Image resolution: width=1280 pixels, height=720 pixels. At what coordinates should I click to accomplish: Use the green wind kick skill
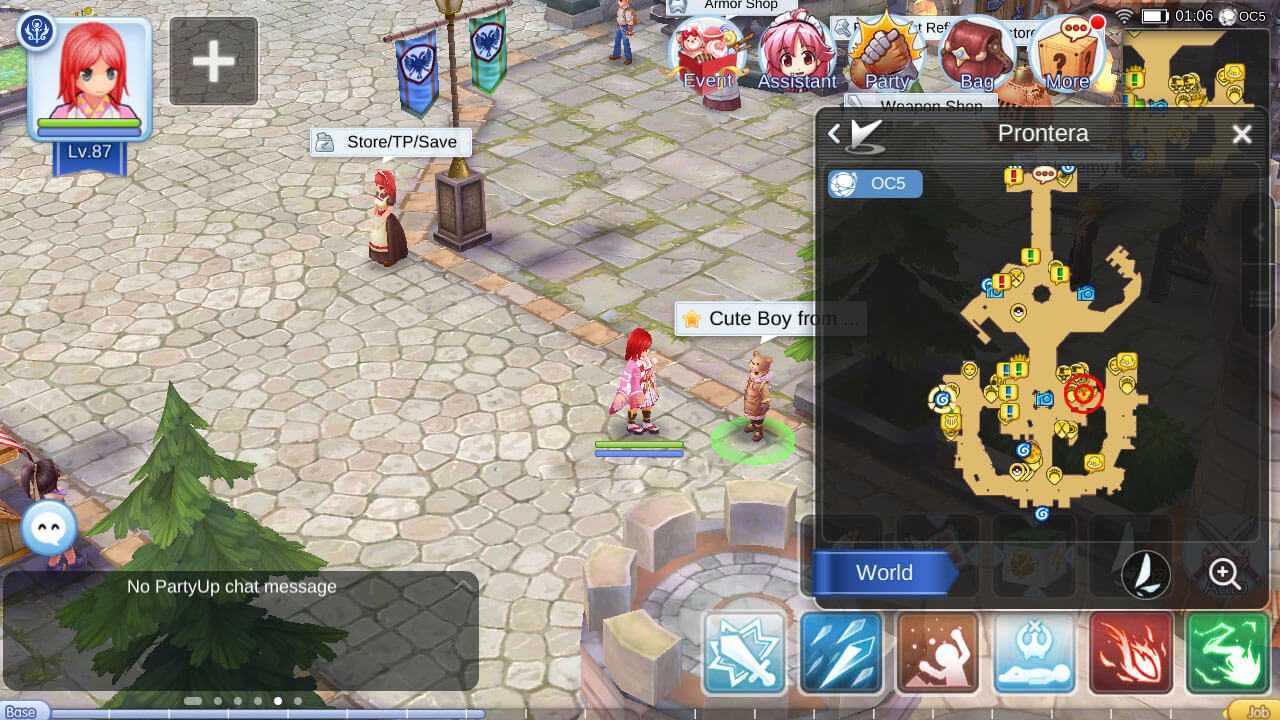pos(1226,653)
